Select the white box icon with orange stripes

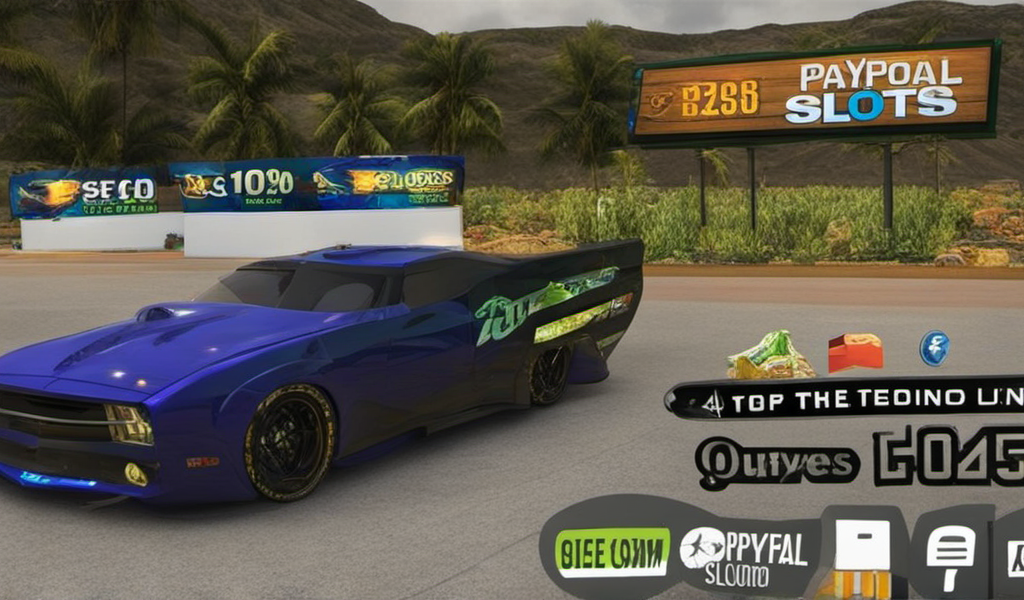tap(861, 555)
